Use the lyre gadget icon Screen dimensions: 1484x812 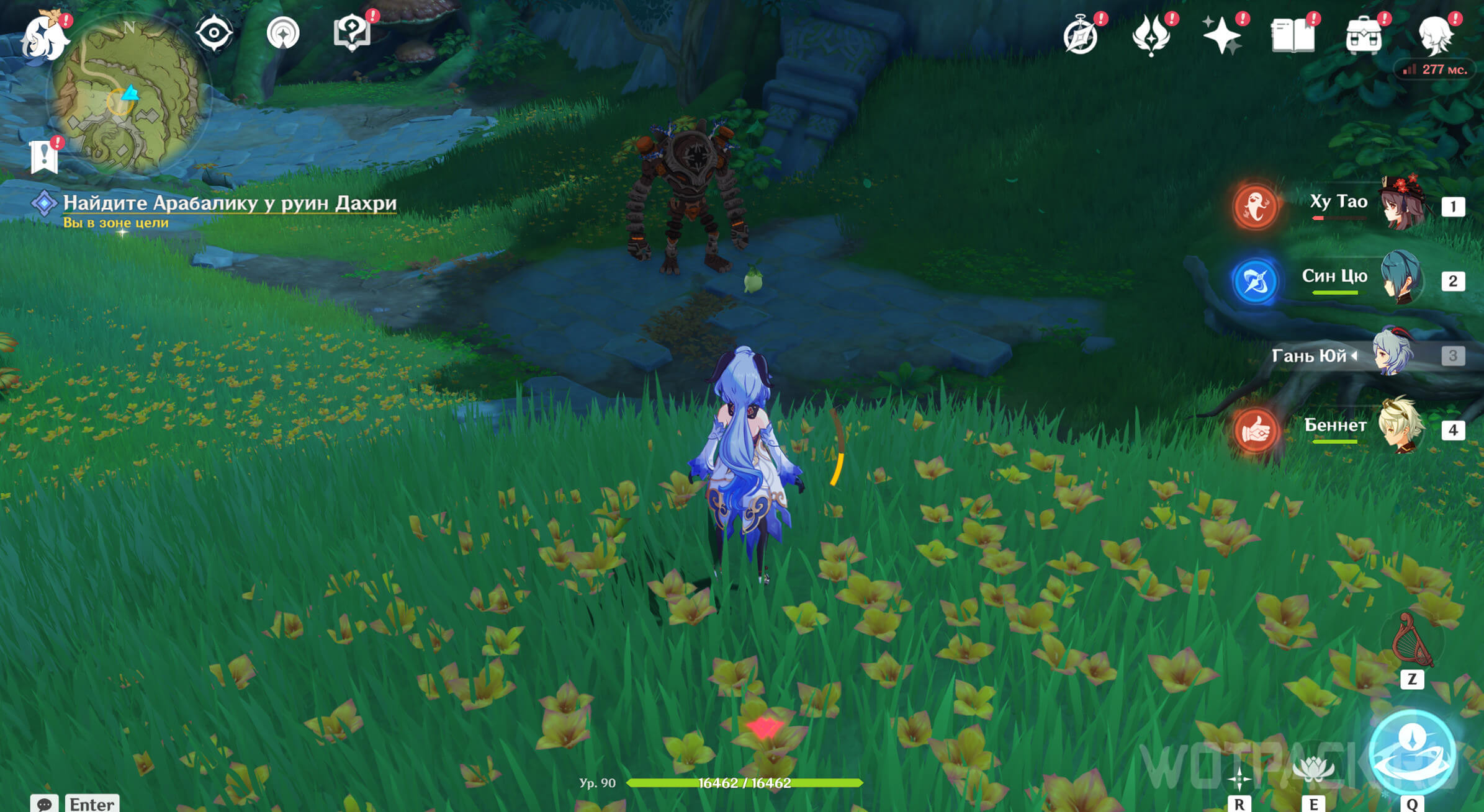click(1411, 641)
